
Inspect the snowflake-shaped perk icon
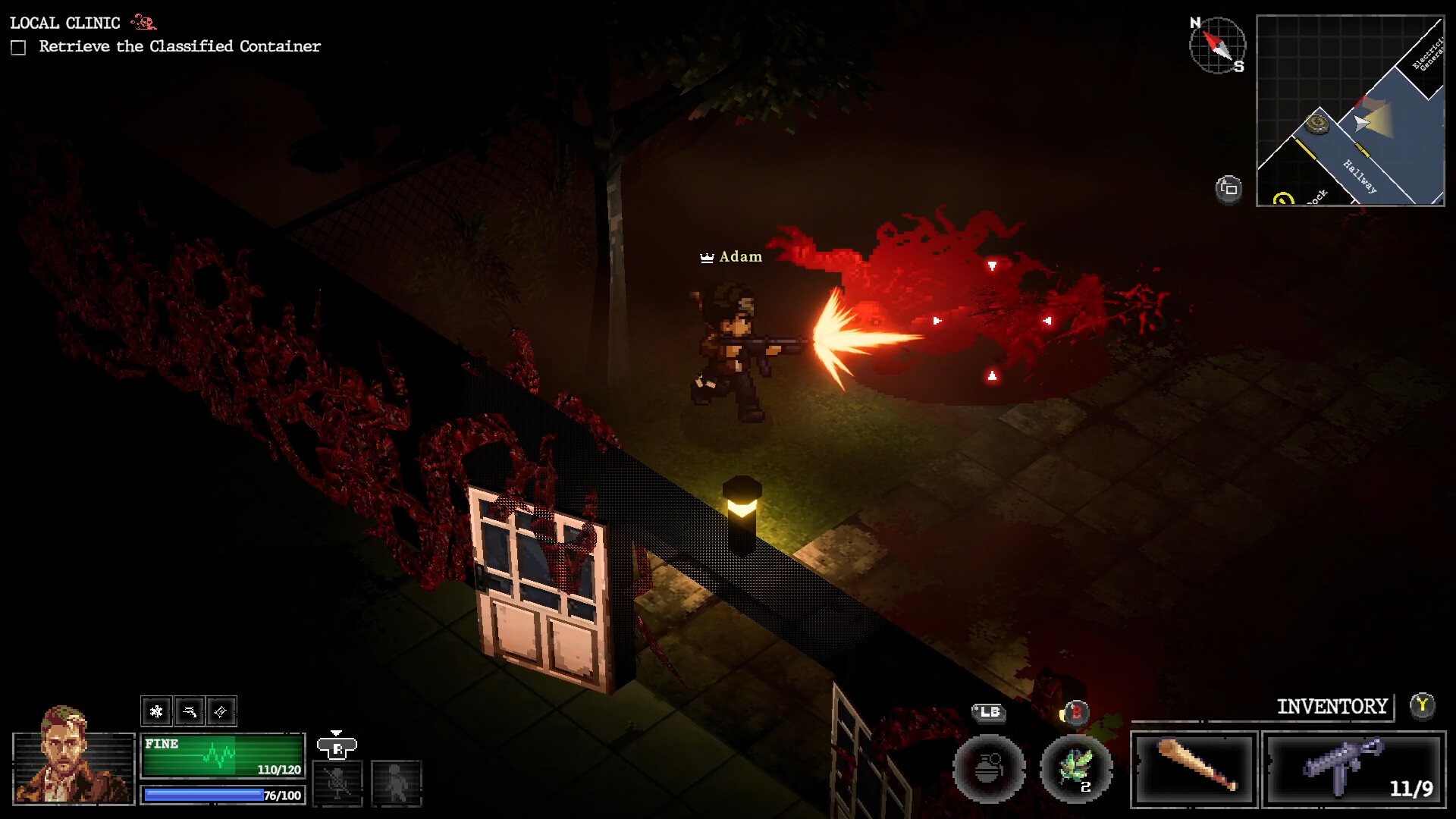(156, 711)
